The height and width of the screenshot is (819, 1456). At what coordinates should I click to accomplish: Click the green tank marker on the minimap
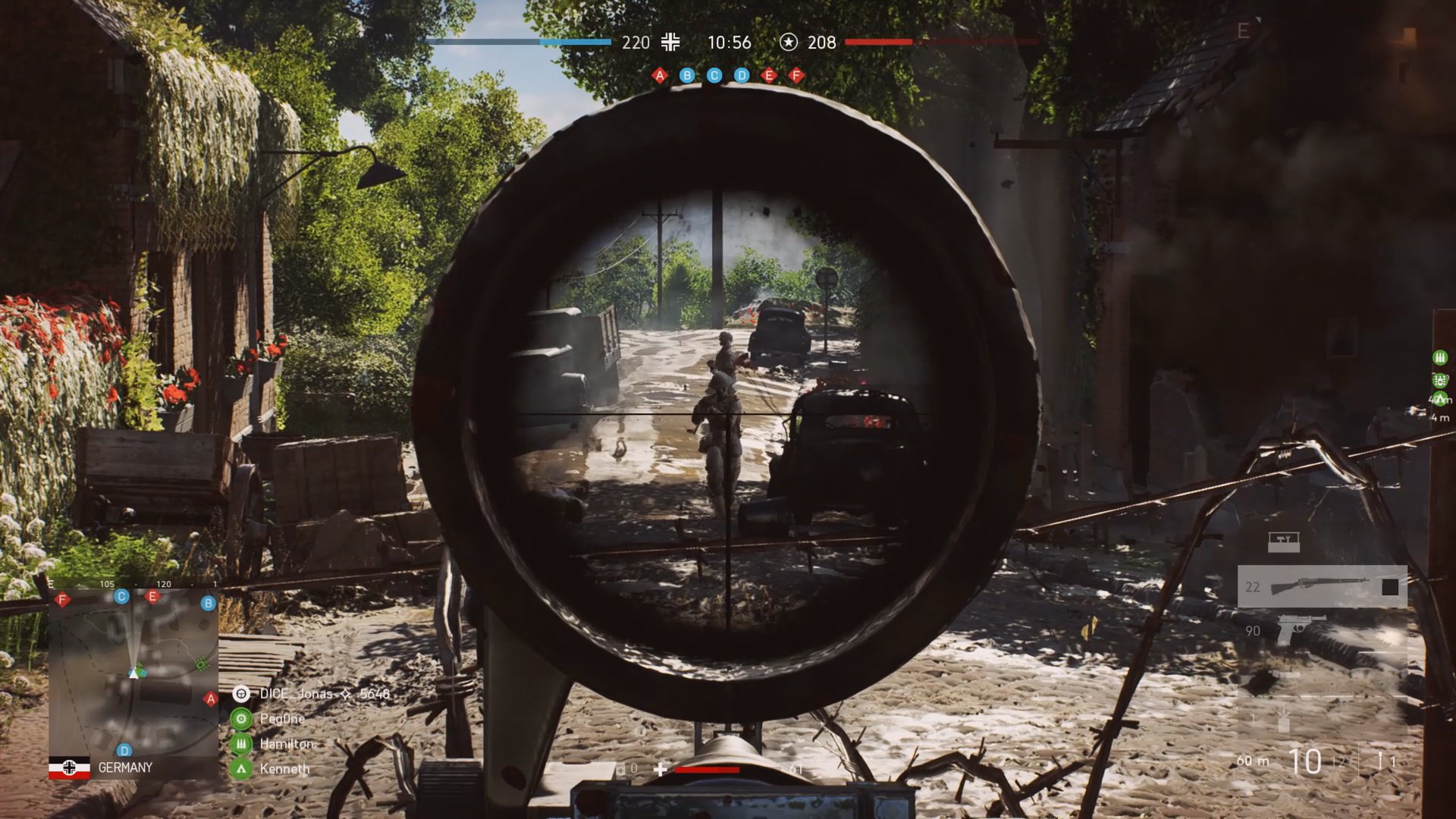click(x=202, y=664)
